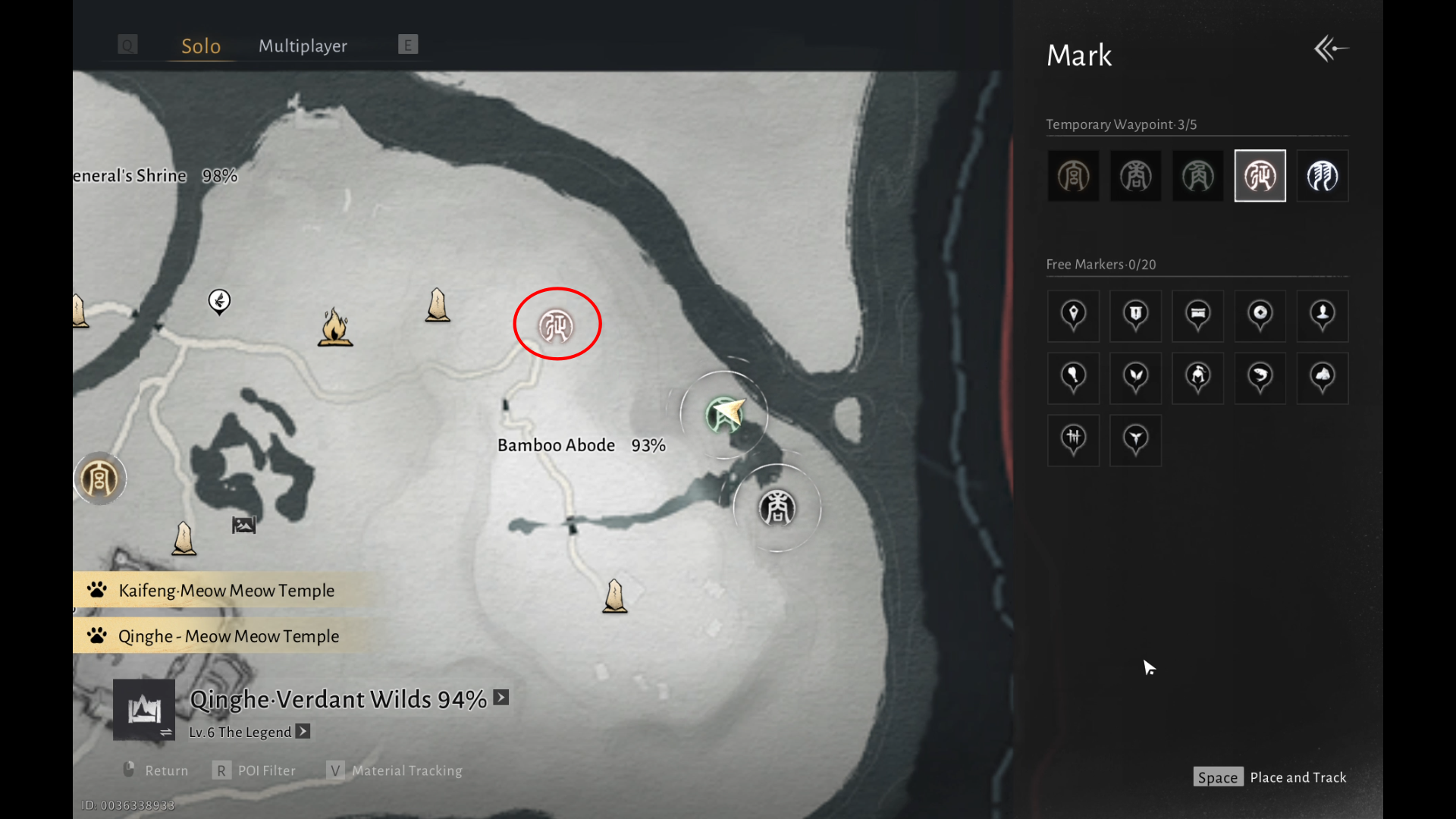Choose the fish free marker
Viewport: 1456px width, 819px height.
pos(1260,377)
